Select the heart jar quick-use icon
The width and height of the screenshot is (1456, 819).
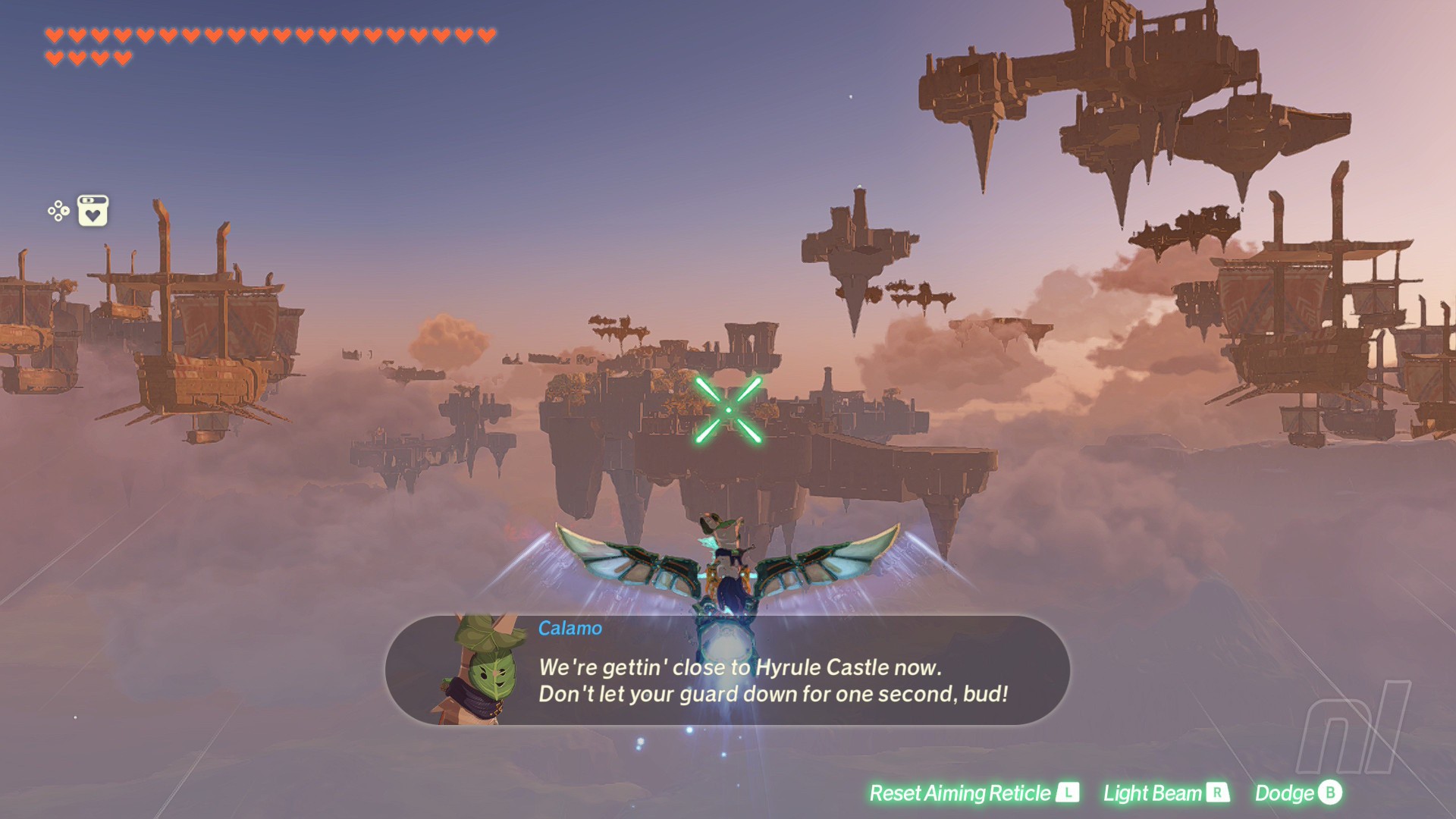93,211
